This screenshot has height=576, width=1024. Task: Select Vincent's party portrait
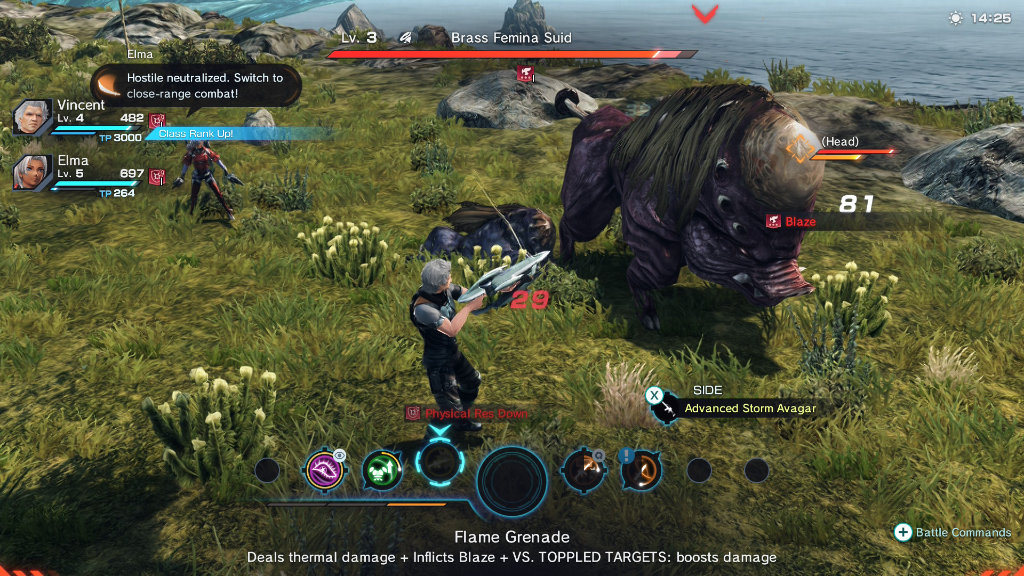pyautogui.click(x=32, y=118)
